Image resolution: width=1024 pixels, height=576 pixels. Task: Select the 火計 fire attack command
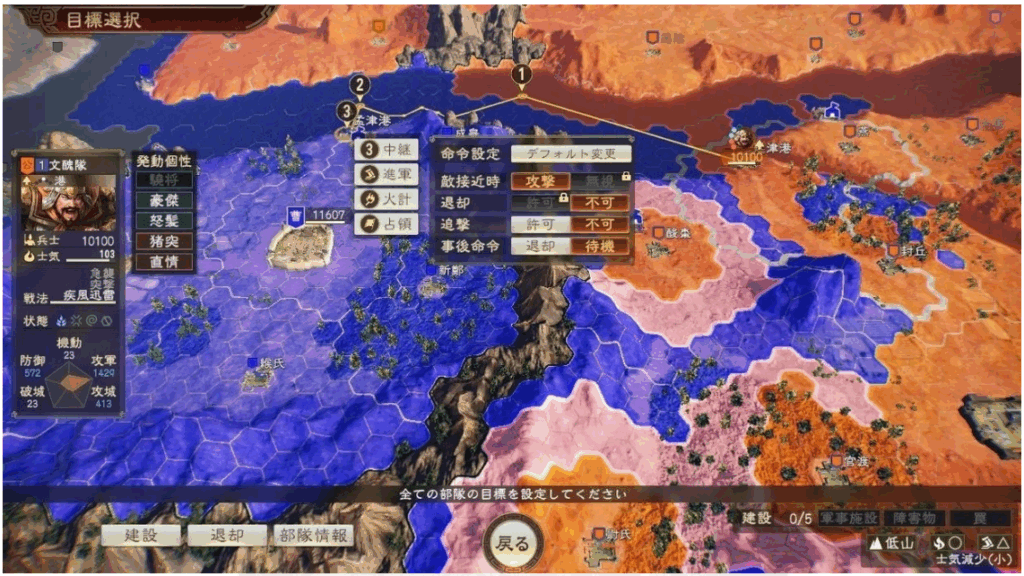pos(385,198)
